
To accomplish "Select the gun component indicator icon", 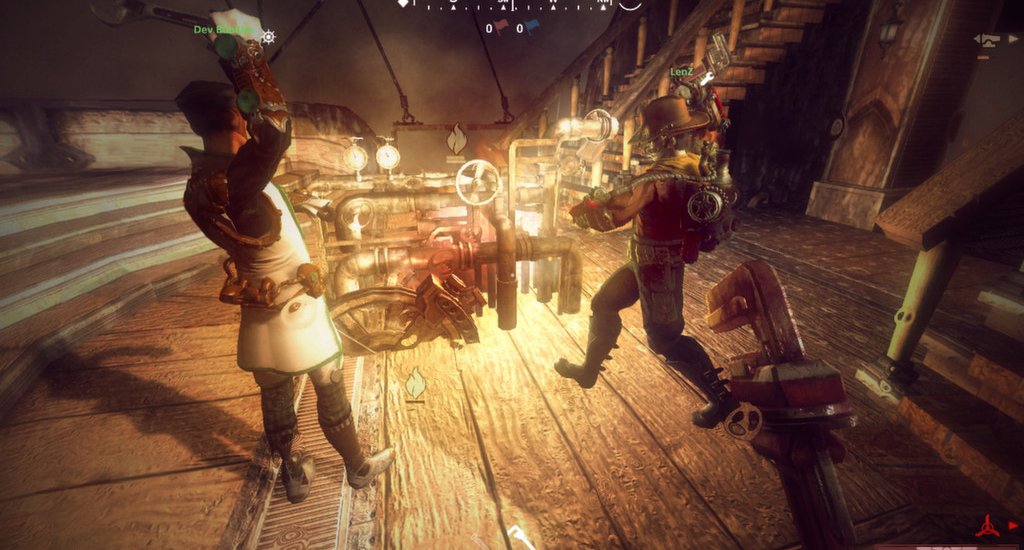I will click(989, 40).
